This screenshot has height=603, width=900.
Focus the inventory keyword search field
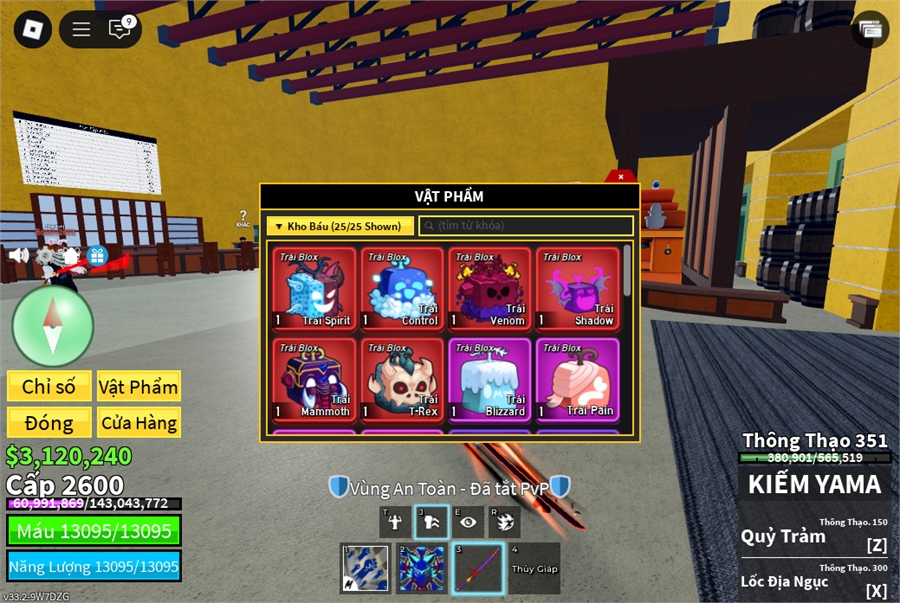tap(526, 226)
